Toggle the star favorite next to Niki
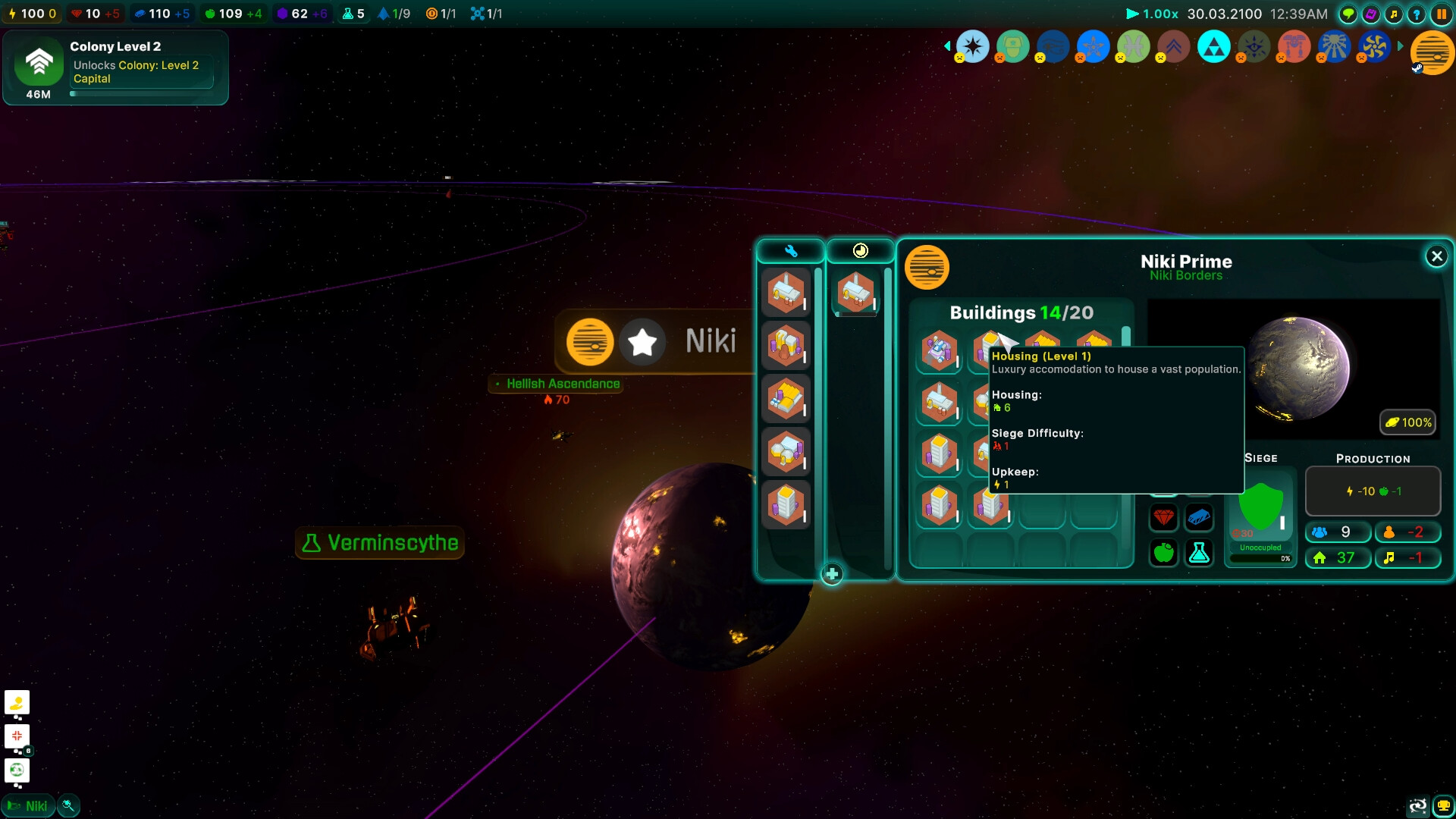This screenshot has width=1456, height=819. pyautogui.click(x=642, y=342)
